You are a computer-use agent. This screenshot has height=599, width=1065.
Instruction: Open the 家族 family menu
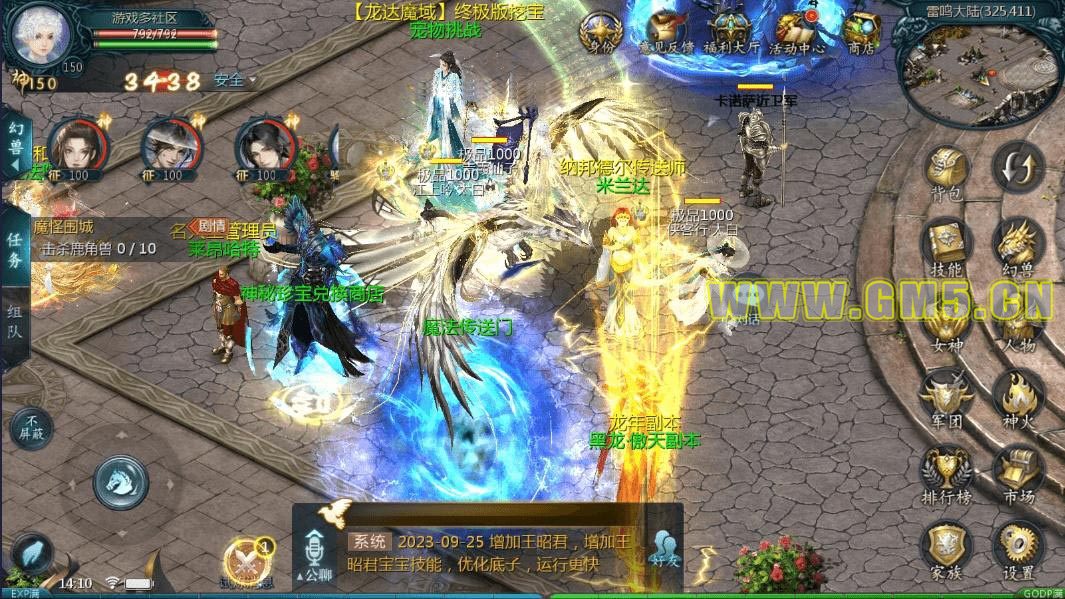[946, 548]
